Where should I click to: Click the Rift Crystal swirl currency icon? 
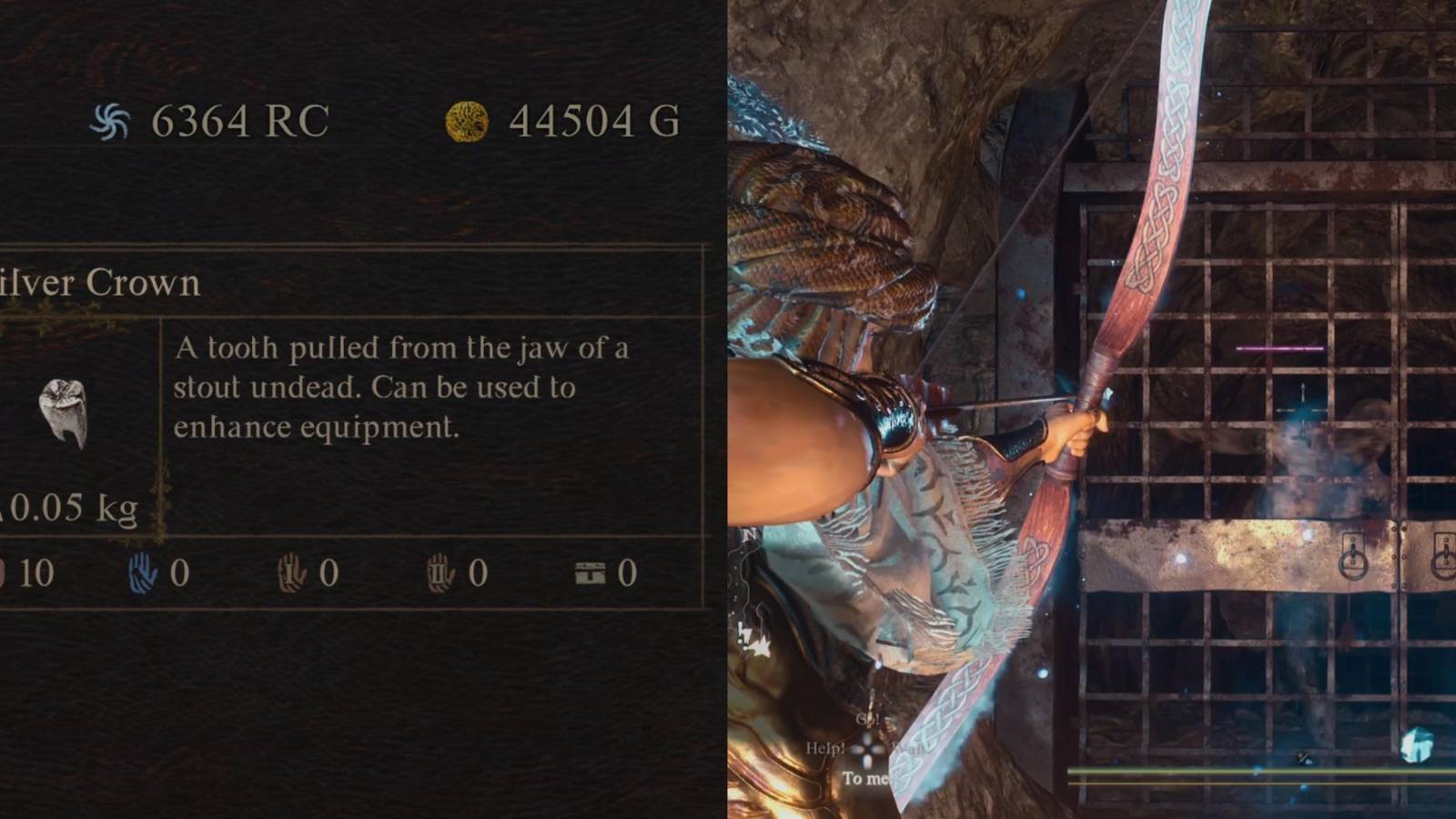pos(111,118)
